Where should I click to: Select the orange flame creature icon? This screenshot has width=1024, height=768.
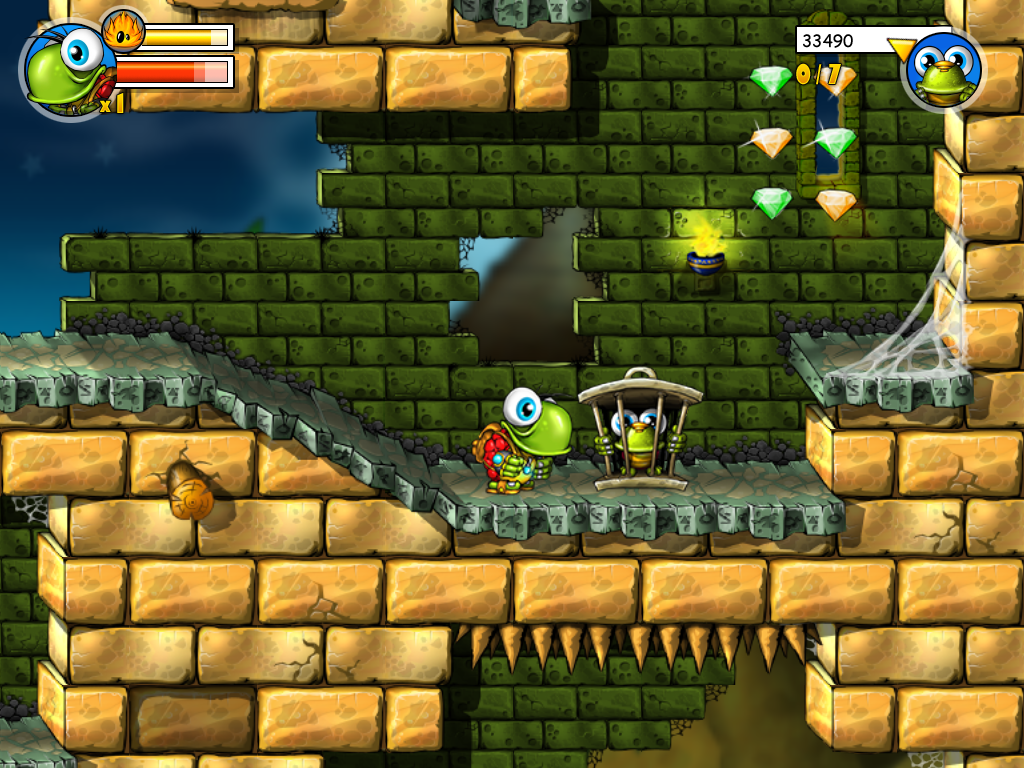point(123,31)
